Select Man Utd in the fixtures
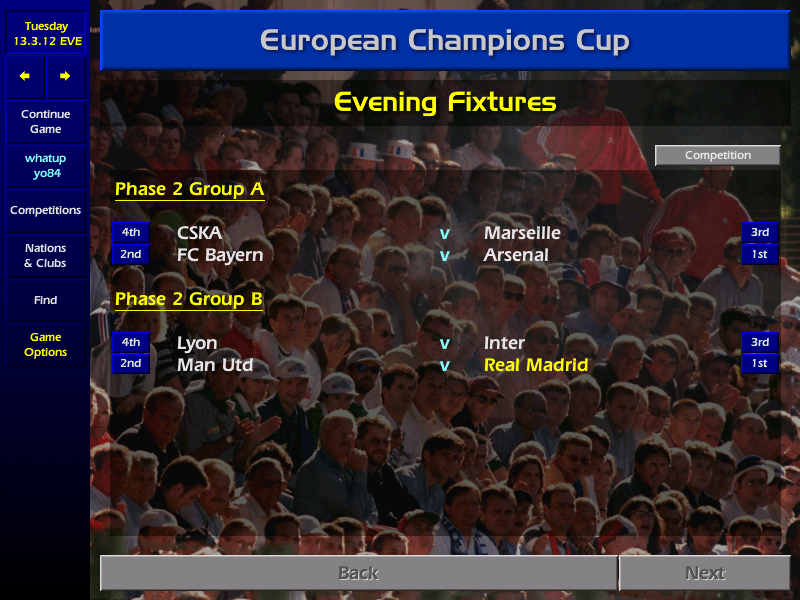The width and height of the screenshot is (800, 600). [x=215, y=365]
